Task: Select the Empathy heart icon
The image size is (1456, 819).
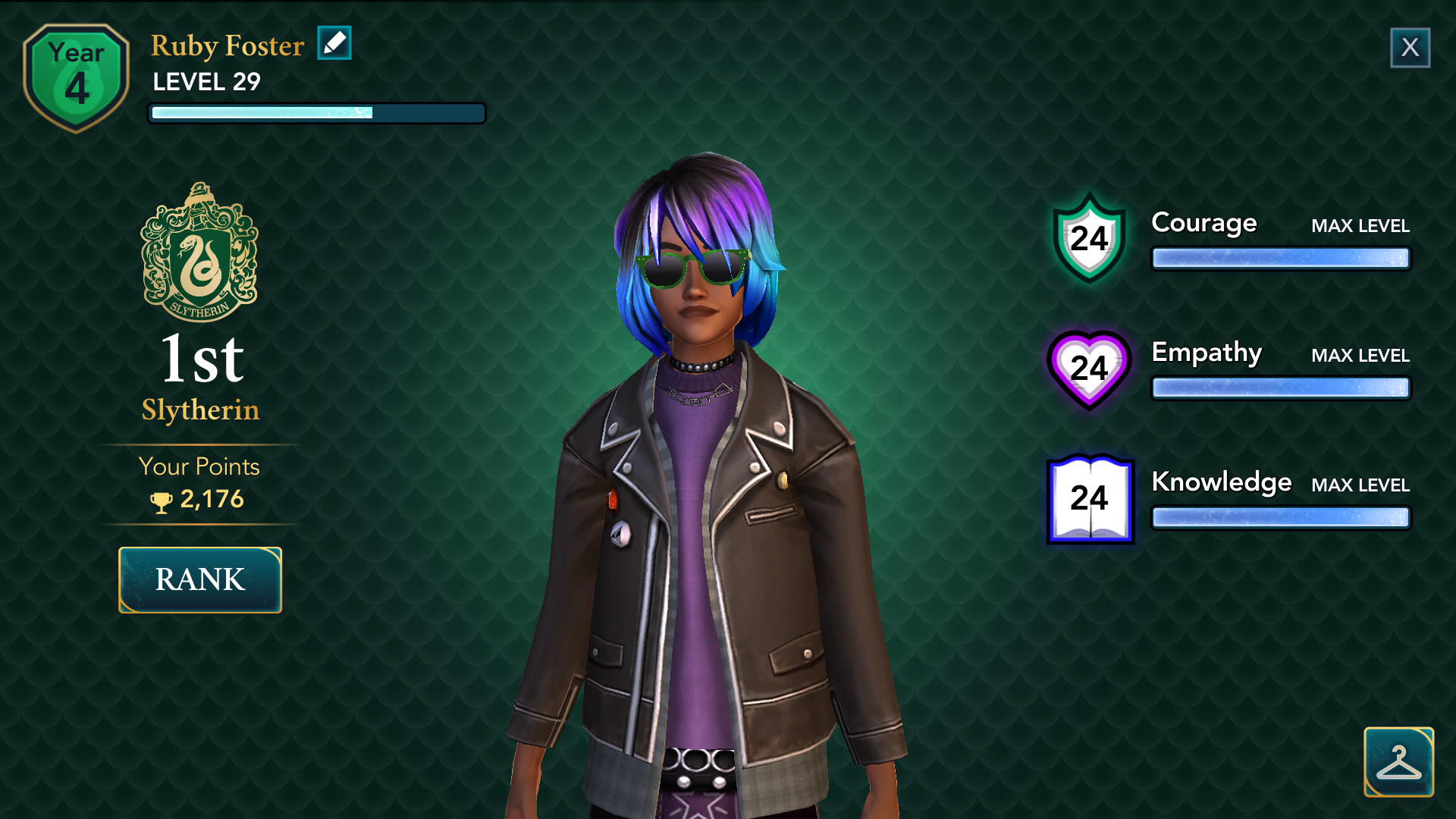Action: click(x=1089, y=369)
